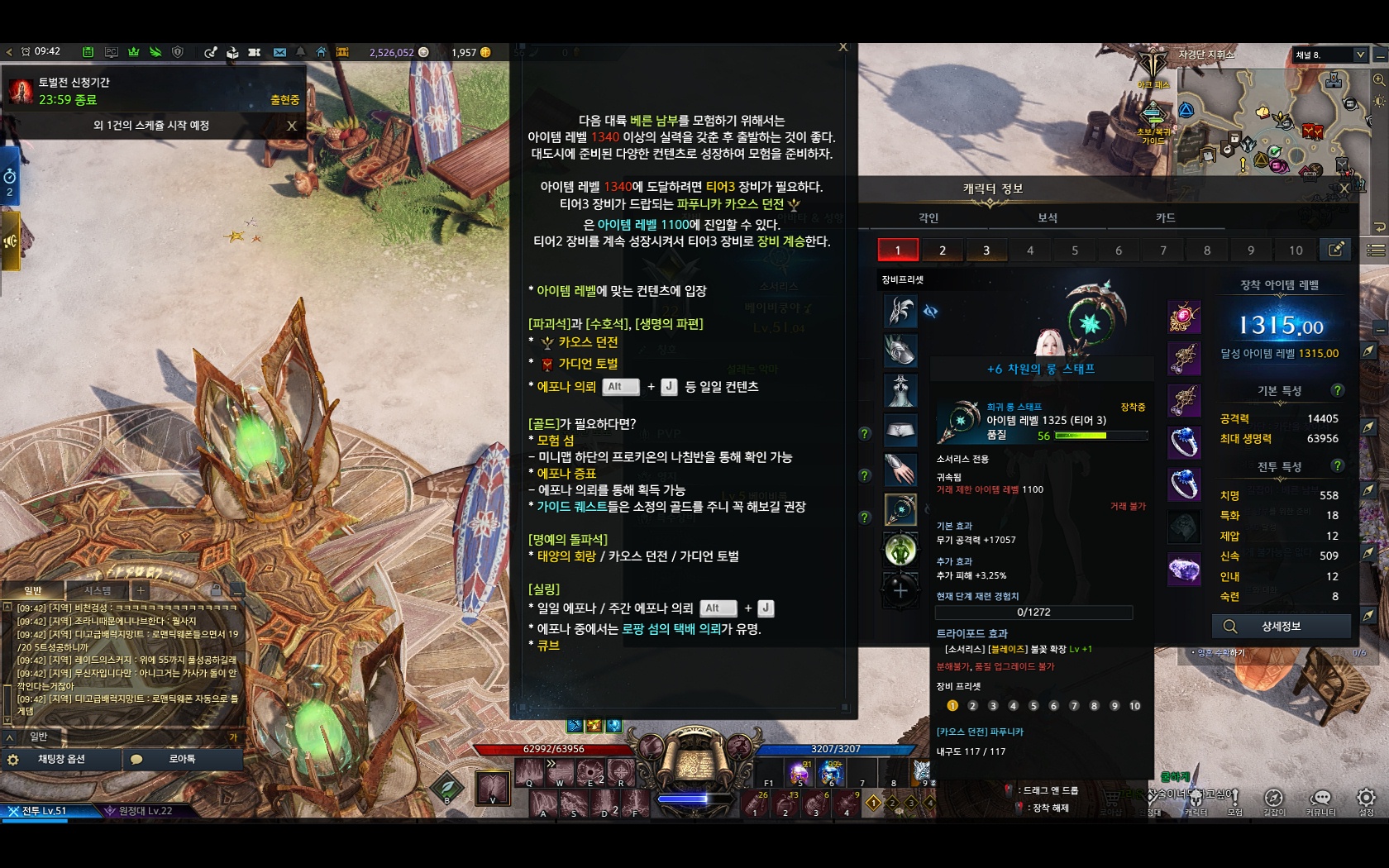The height and width of the screenshot is (868, 1389).
Task: Open the 보석 tab
Action: point(1048,217)
